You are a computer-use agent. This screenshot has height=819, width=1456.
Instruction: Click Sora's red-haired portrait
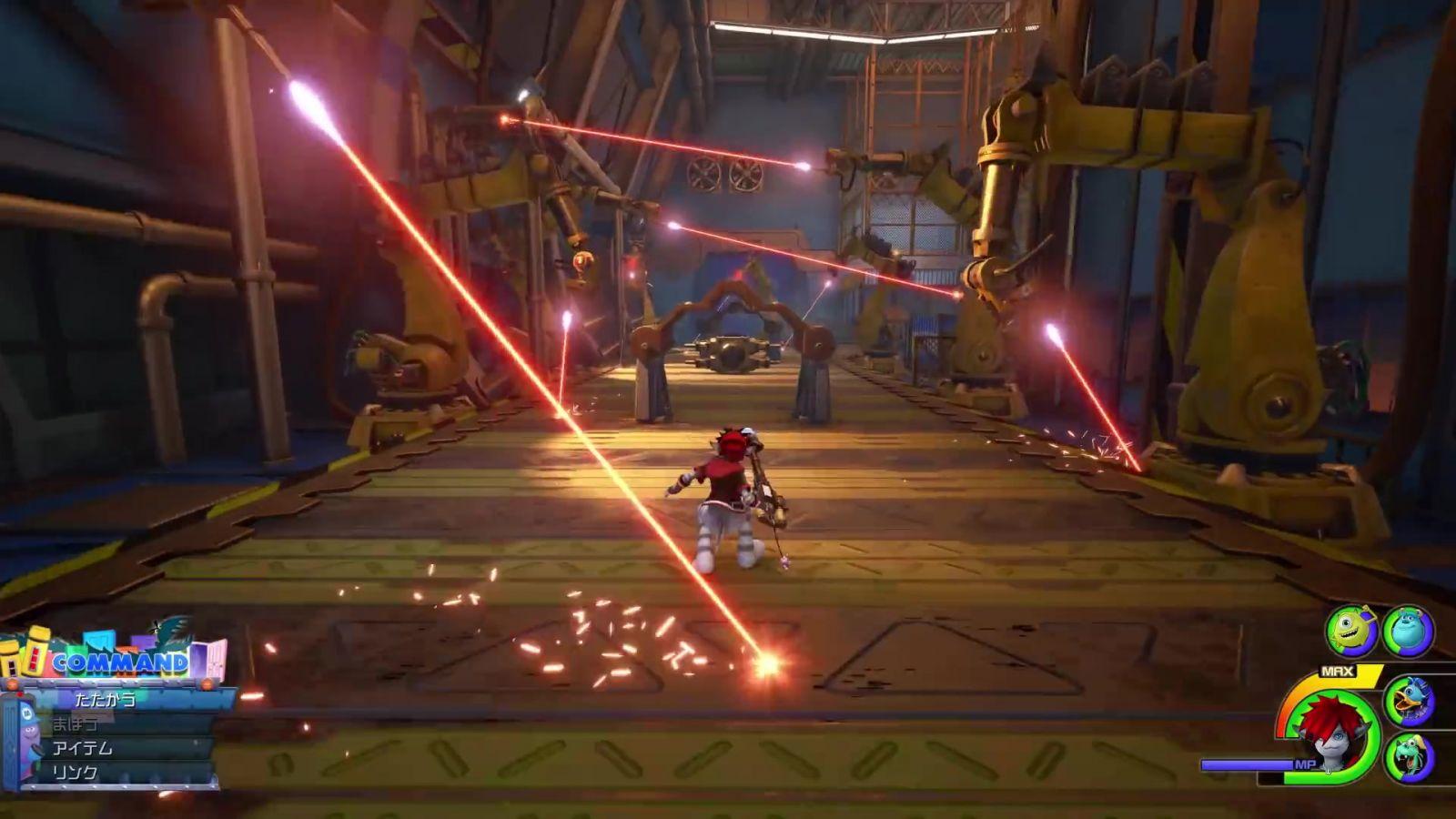1330,728
